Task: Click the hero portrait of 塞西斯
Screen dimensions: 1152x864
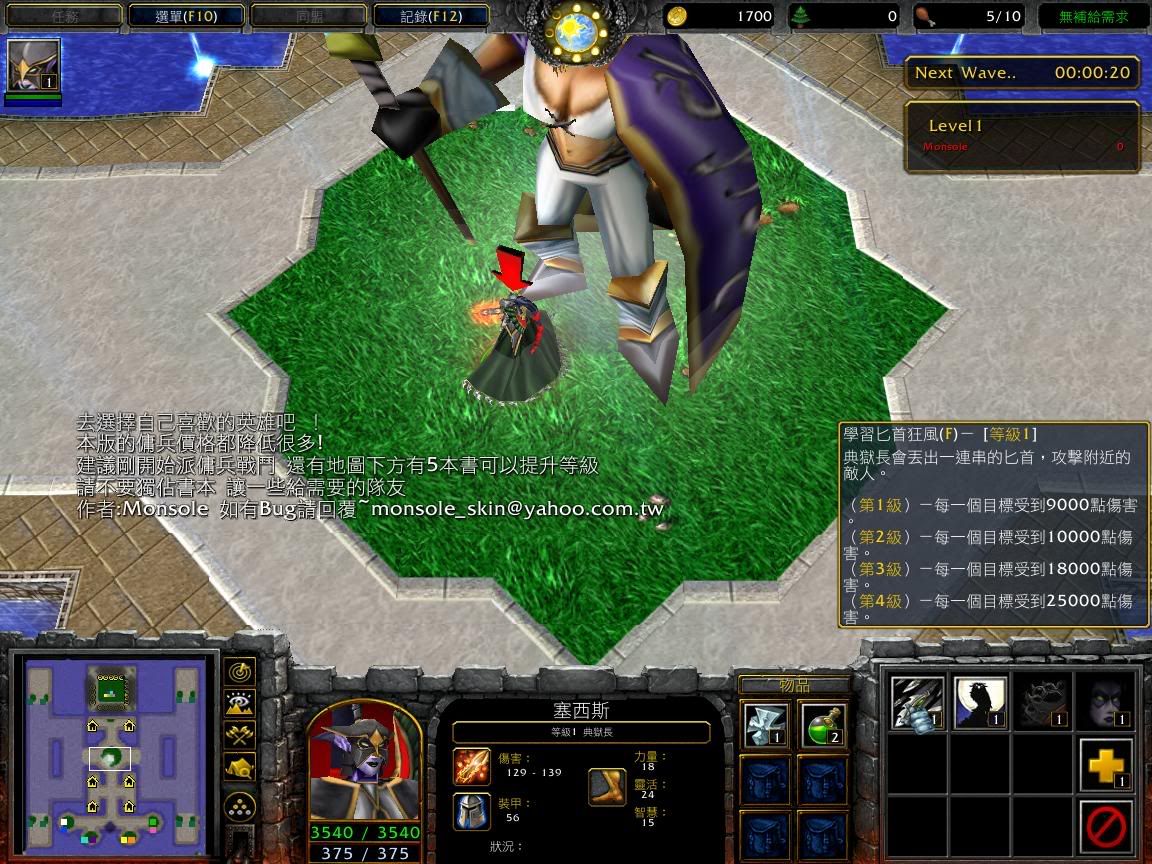Action: click(x=364, y=762)
